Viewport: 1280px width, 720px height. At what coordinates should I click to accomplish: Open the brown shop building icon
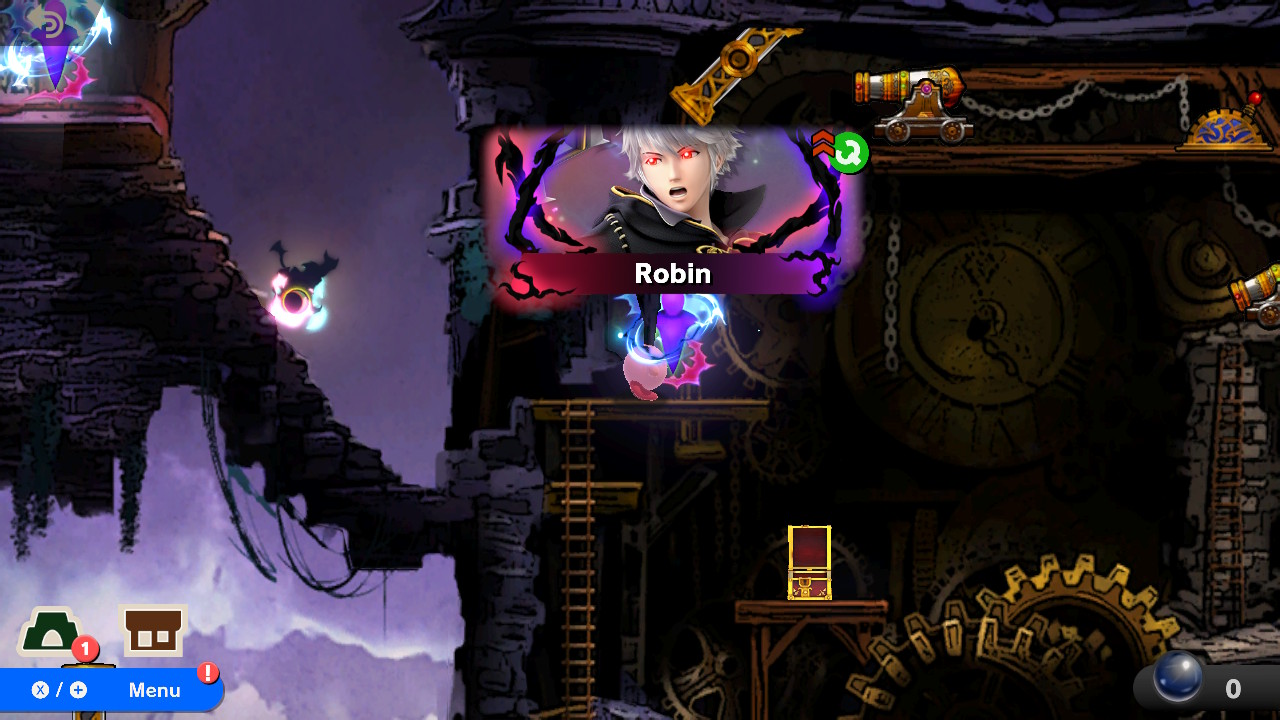(x=153, y=631)
